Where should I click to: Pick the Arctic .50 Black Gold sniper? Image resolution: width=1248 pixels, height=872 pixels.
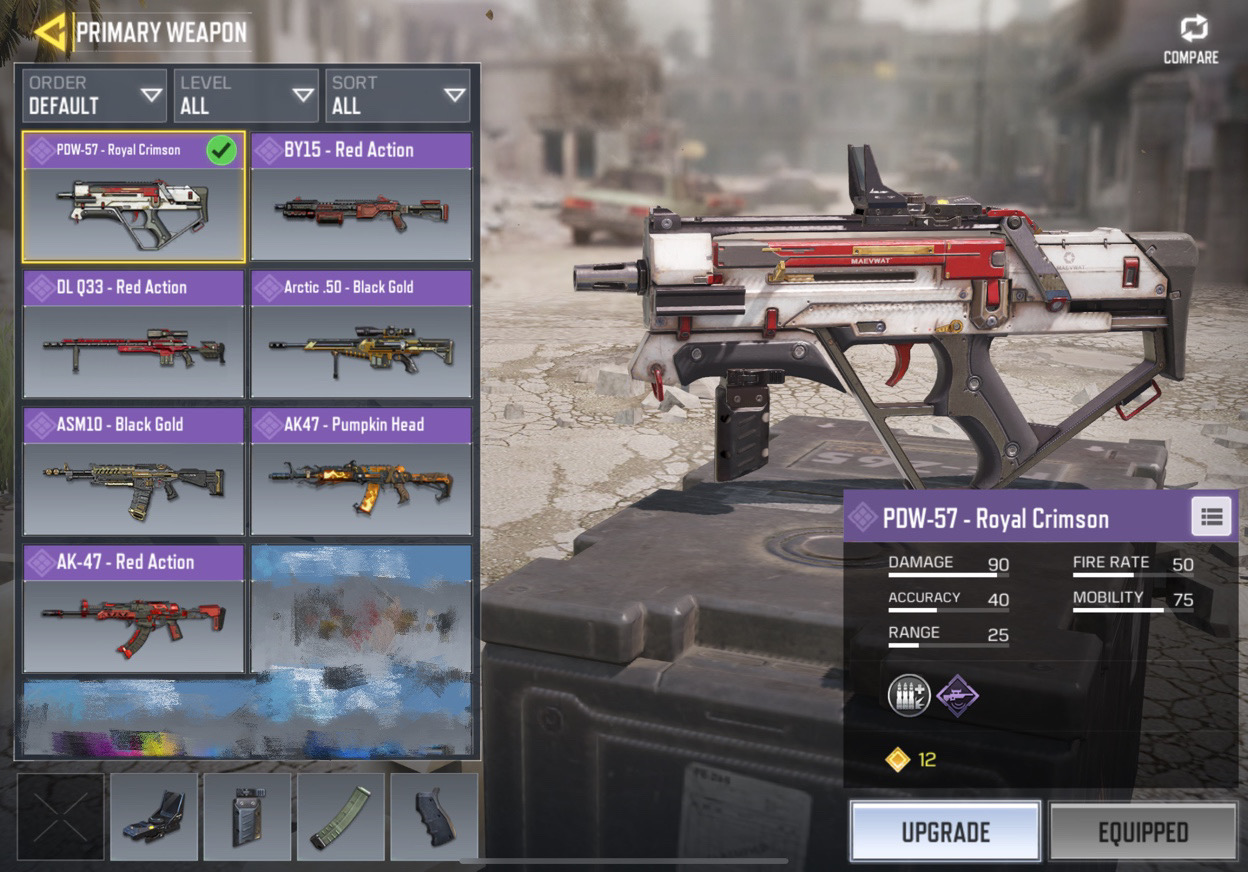click(x=361, y=334)
